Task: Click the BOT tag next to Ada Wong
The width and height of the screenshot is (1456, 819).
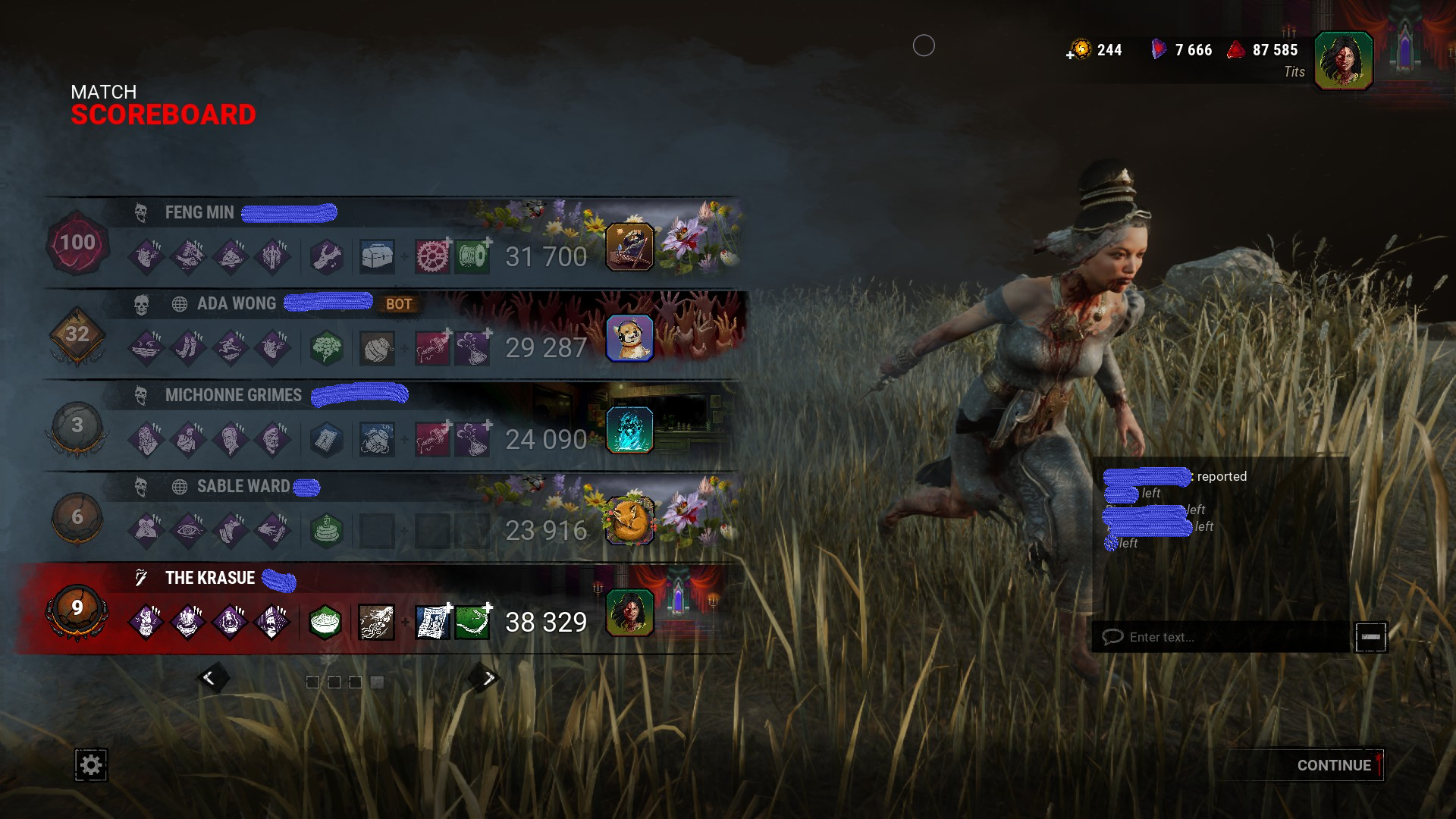Action: pos(399,305)
